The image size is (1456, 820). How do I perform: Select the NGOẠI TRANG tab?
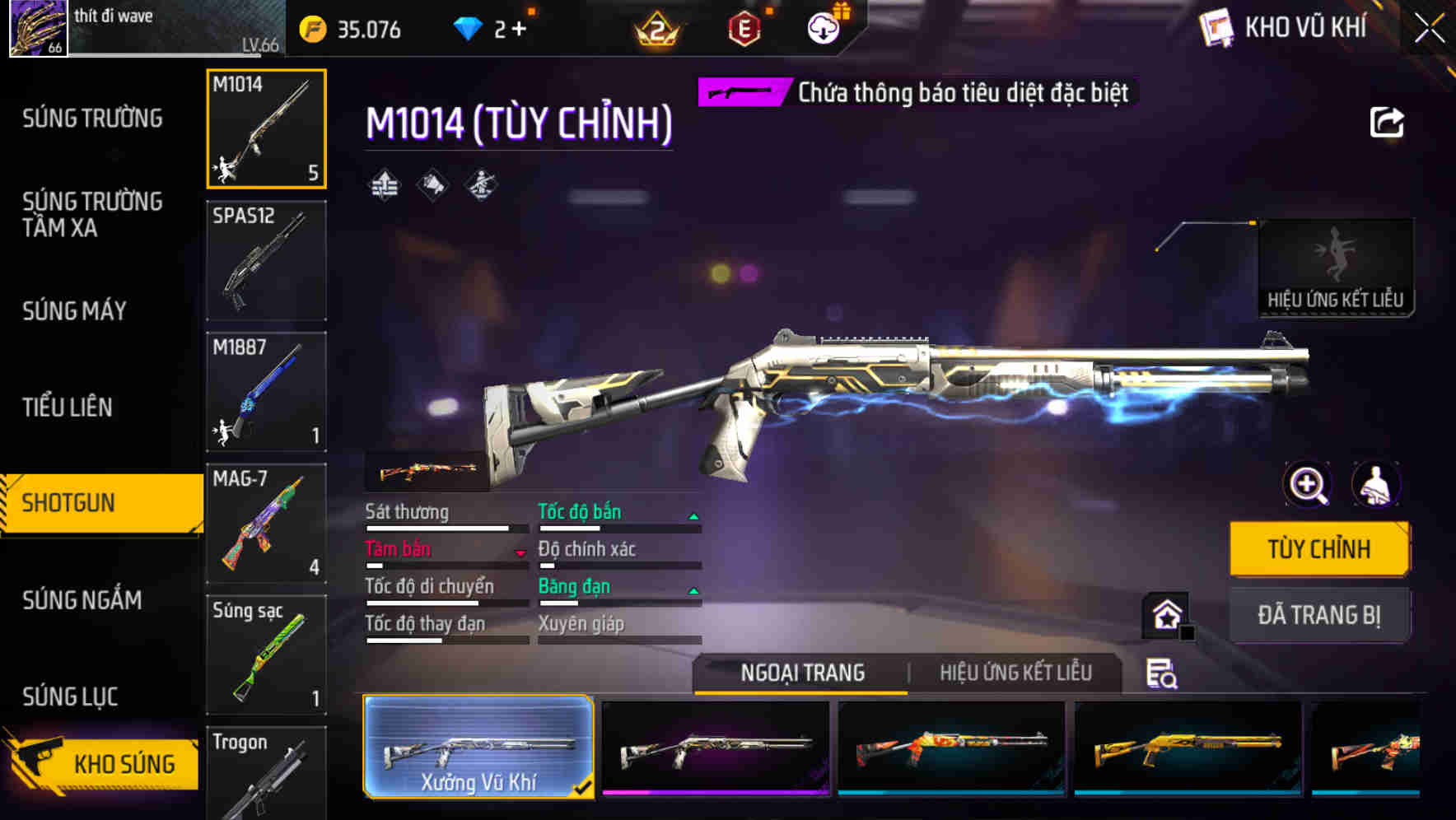click(800, 673)
